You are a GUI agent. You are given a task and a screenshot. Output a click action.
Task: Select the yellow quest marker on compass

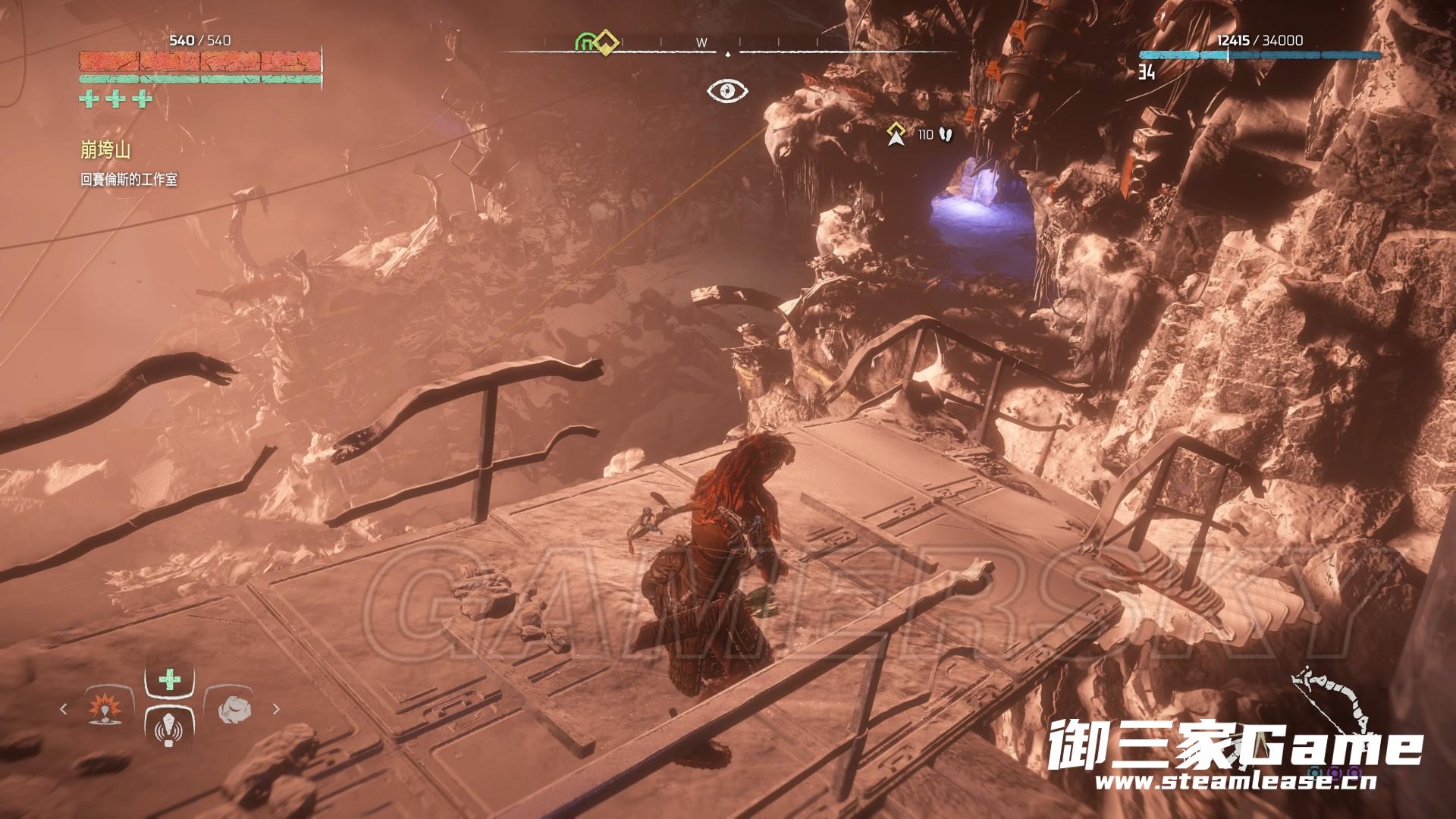(605, 41)
